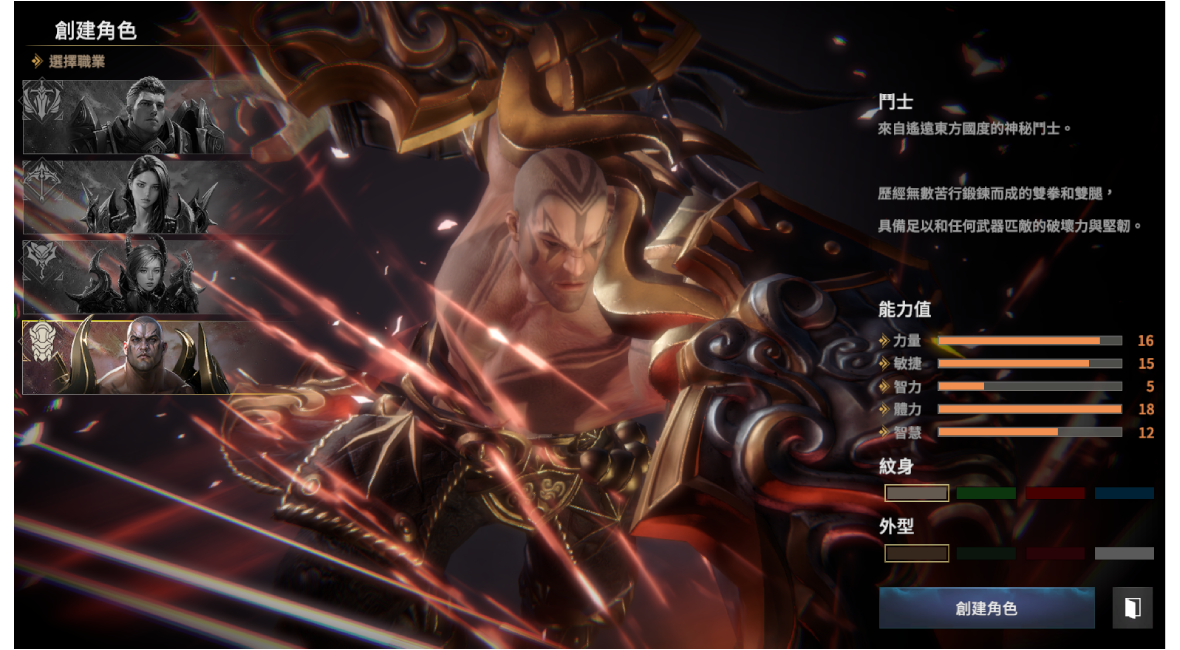Screen dimensions: 1180x650
Task: Select the light gray appearance swatch
Action: tap(1124, 553)
